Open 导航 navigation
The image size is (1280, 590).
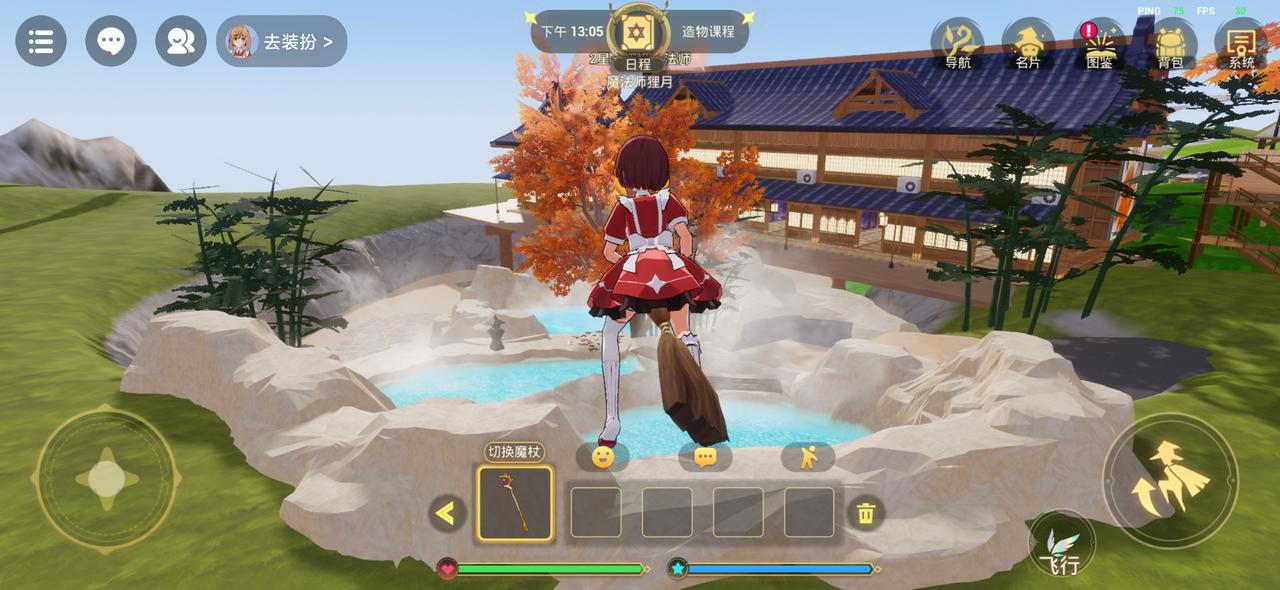(957, 46)
